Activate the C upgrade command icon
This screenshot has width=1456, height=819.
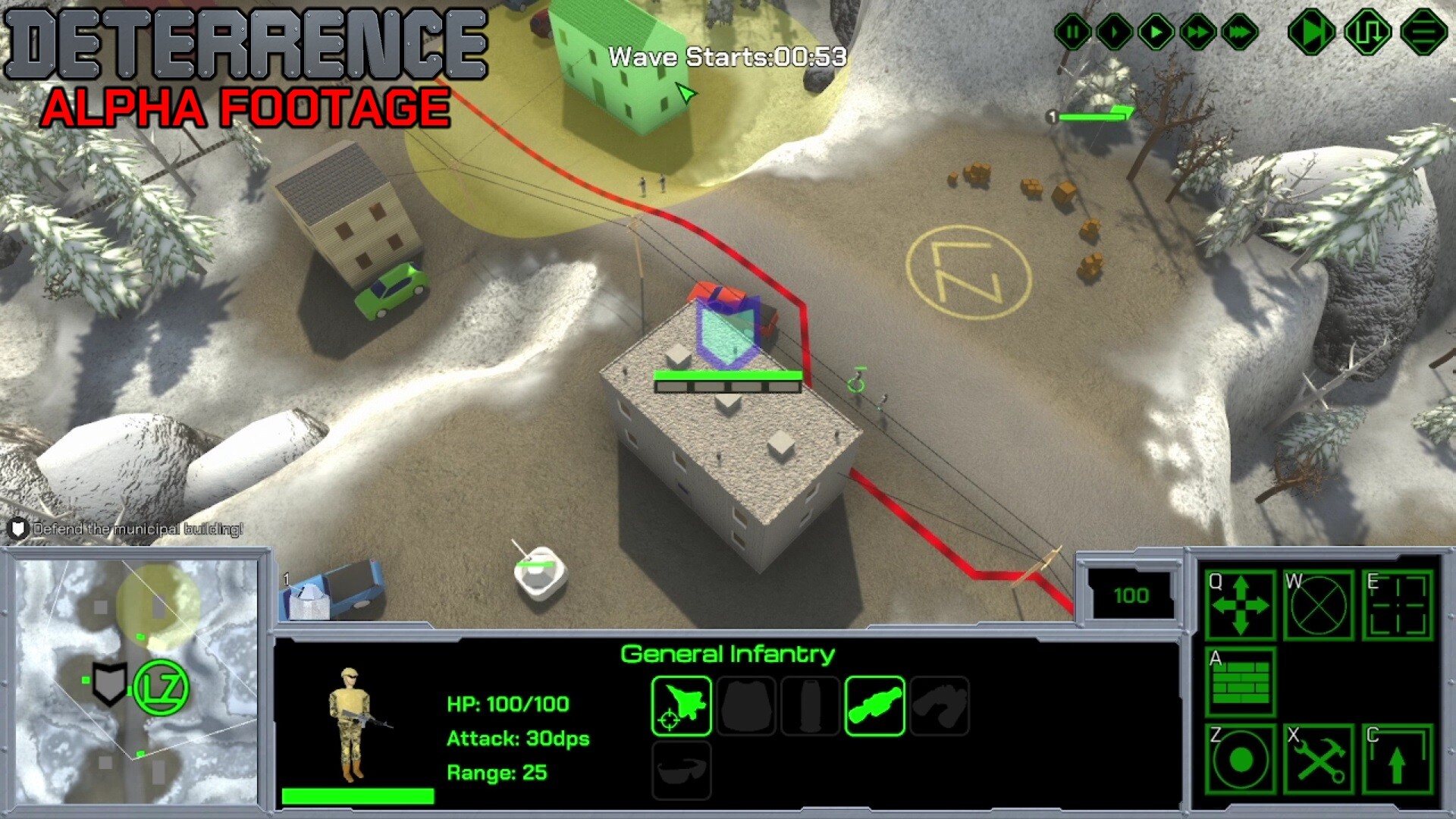coord(1399,758)
